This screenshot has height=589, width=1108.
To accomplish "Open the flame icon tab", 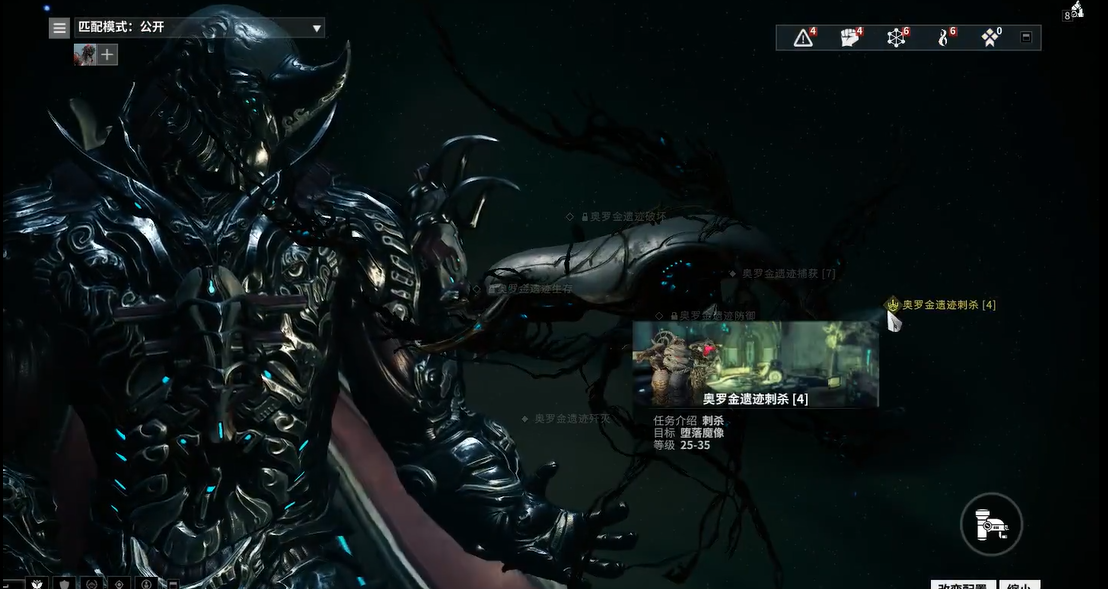I will pos(943,38).
